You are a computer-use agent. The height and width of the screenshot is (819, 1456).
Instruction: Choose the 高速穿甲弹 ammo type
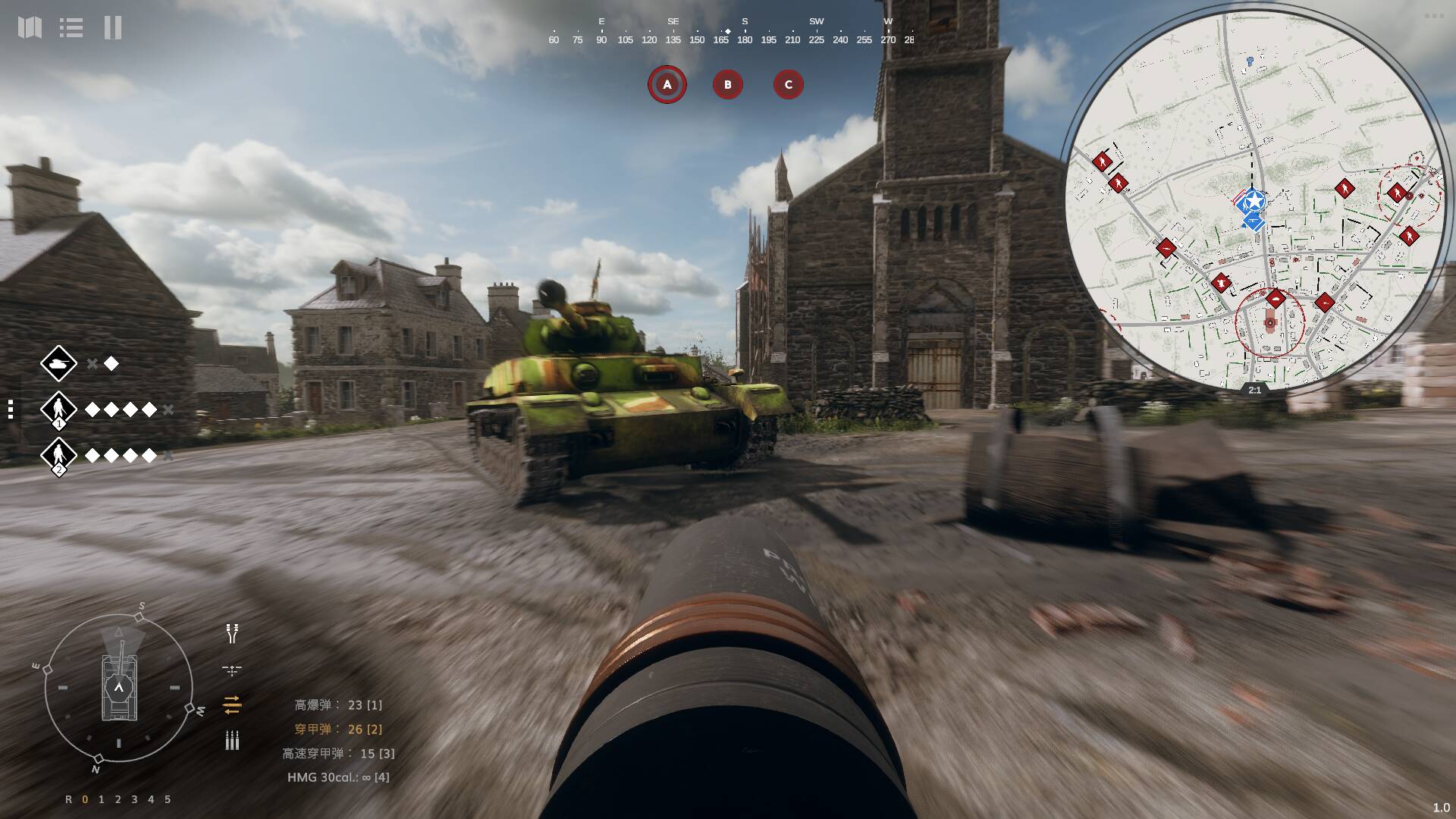(x=338, y=754)
